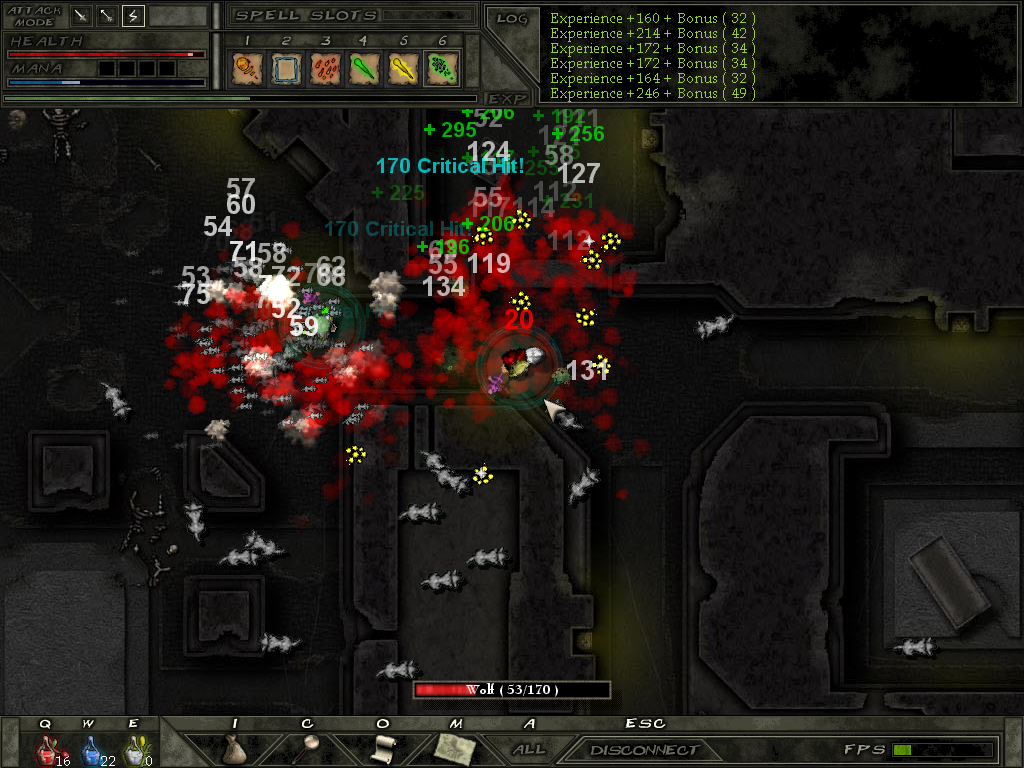
Task: Select the sword melee attack mode
Action: pos(81,16)
